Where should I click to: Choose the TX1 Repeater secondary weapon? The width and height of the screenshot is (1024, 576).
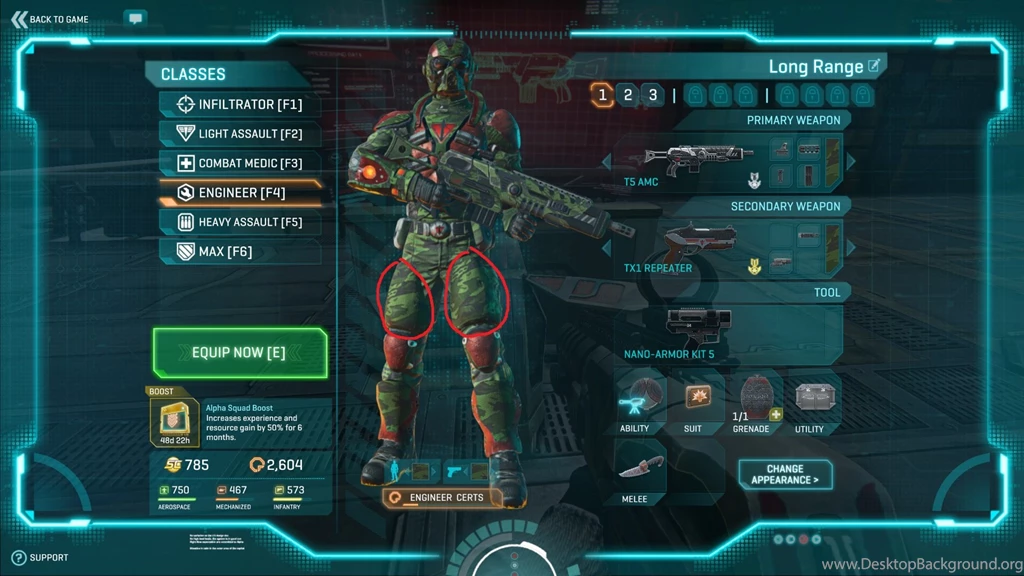click(697, 246)
